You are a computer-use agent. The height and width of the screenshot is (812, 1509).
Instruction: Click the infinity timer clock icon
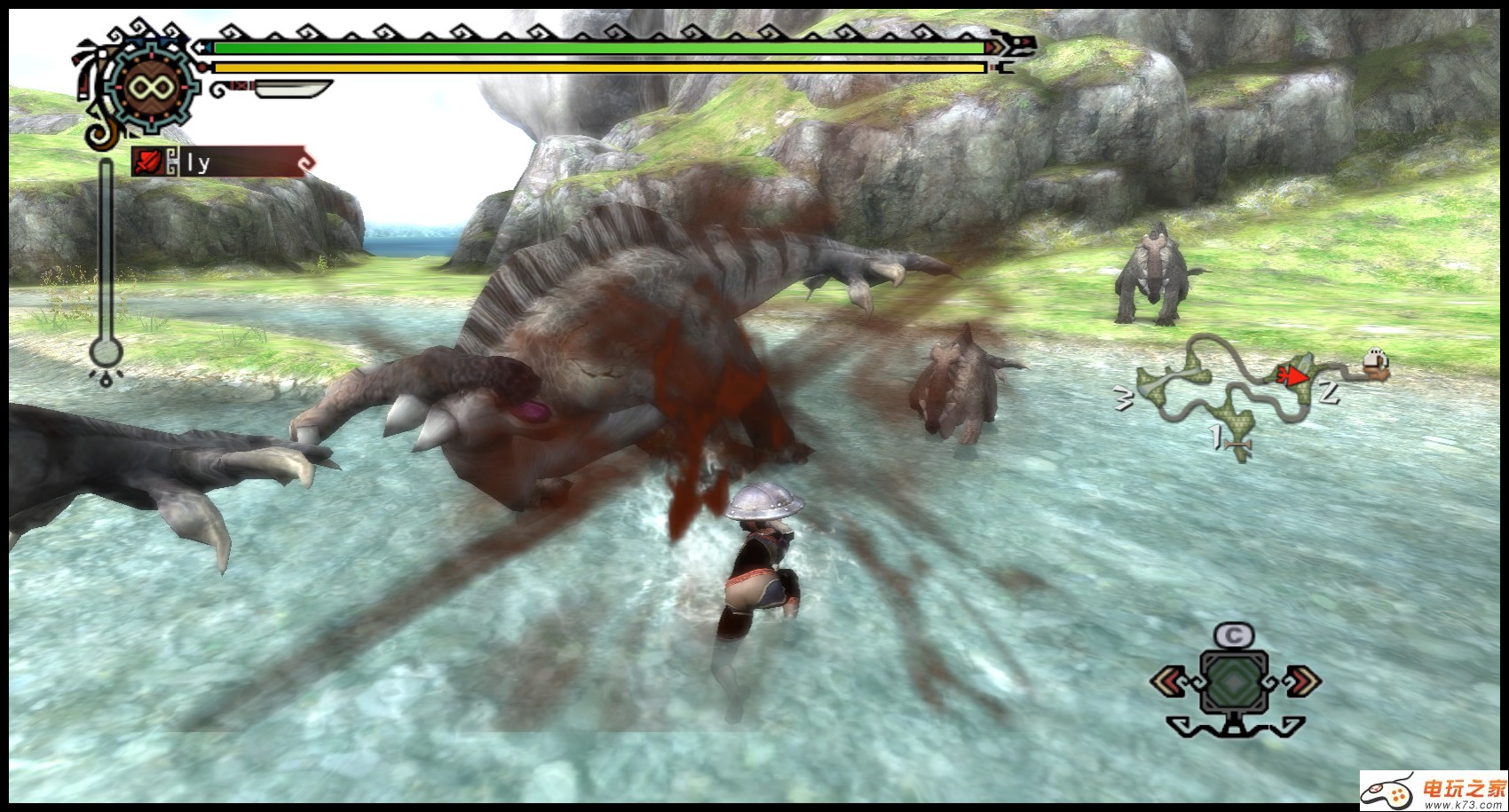coord(149,87)
